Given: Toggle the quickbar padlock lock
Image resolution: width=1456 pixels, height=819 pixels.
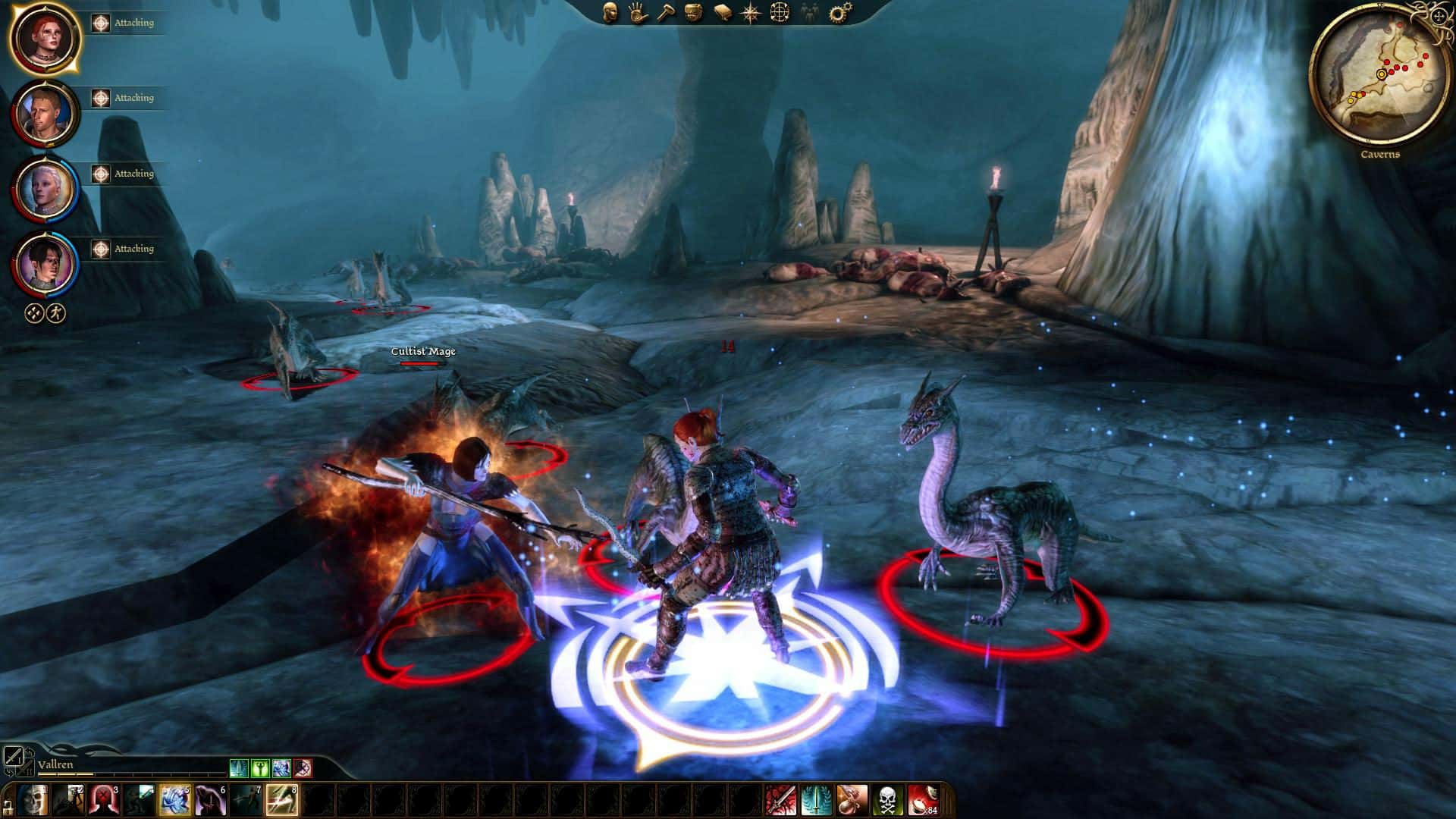Looking at the screenshot, I should click(x=8, y=808).
